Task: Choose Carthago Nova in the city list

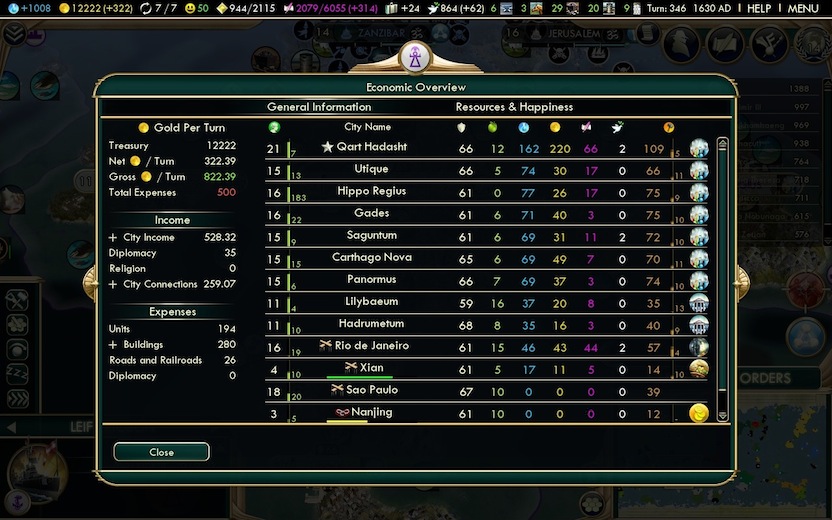Action: (371, 258)
